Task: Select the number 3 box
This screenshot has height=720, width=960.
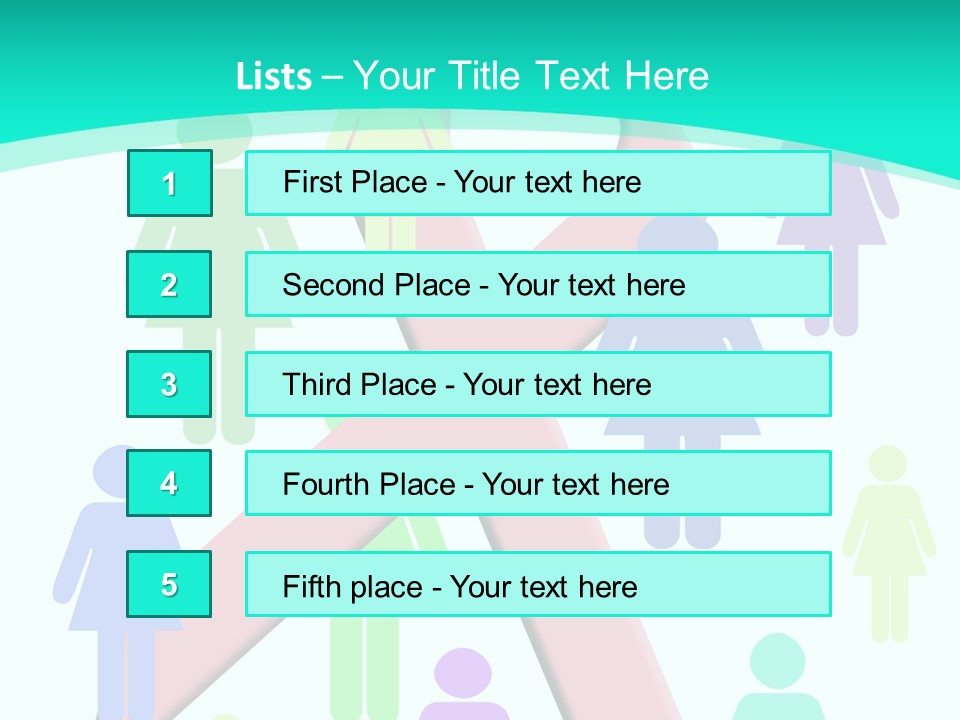Action: [x=169, y=384]
